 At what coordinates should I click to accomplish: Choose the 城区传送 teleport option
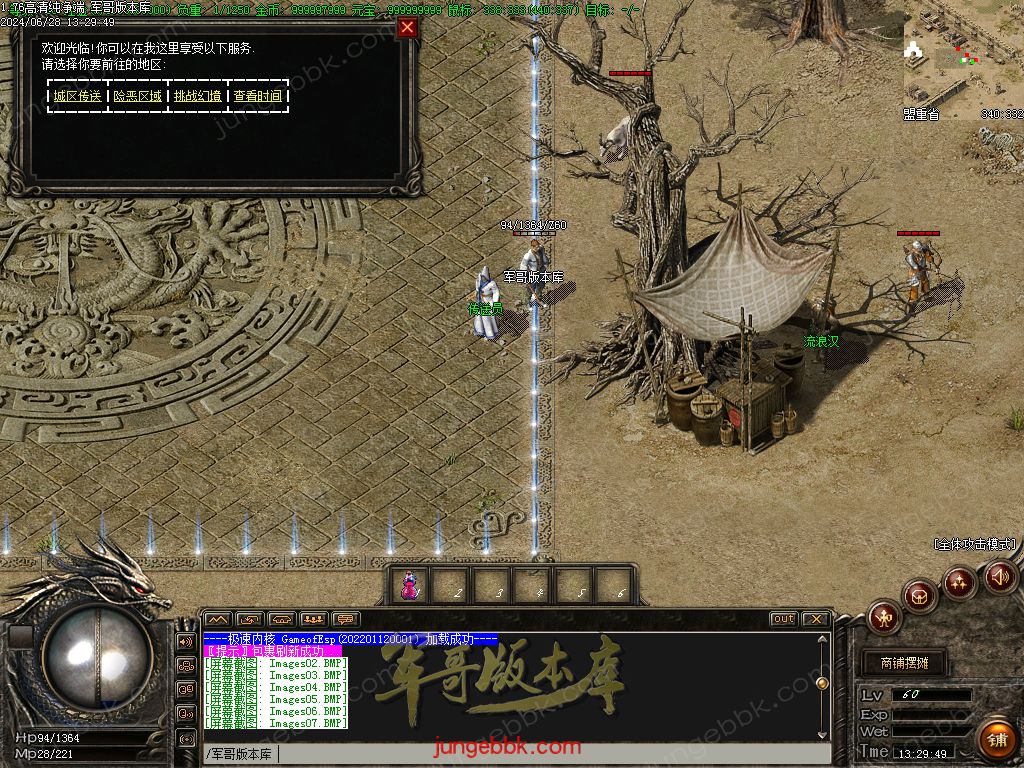pos(78,96)
